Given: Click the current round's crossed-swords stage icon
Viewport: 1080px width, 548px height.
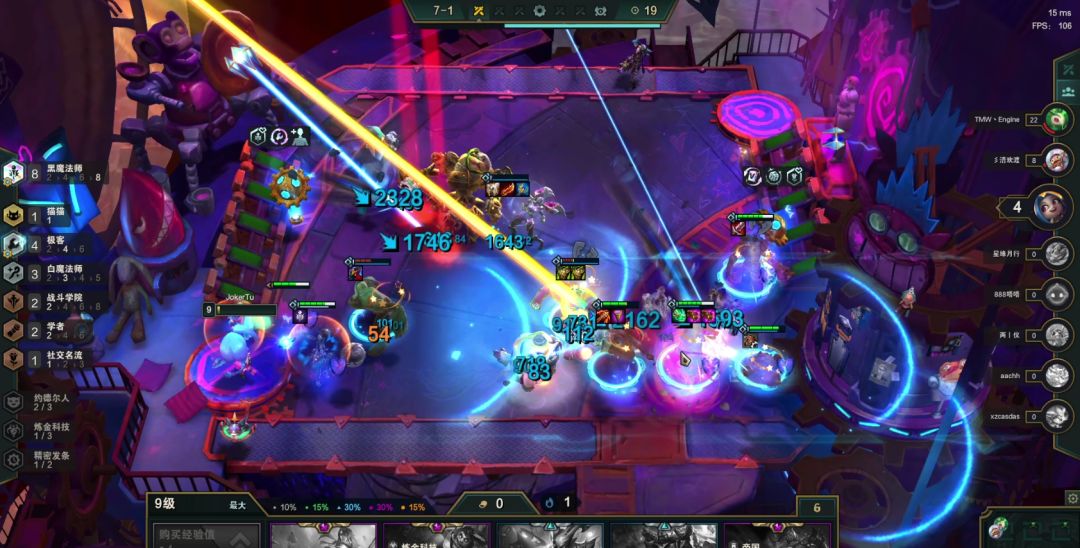Looking at the screenshot, I should coord(479,11).
